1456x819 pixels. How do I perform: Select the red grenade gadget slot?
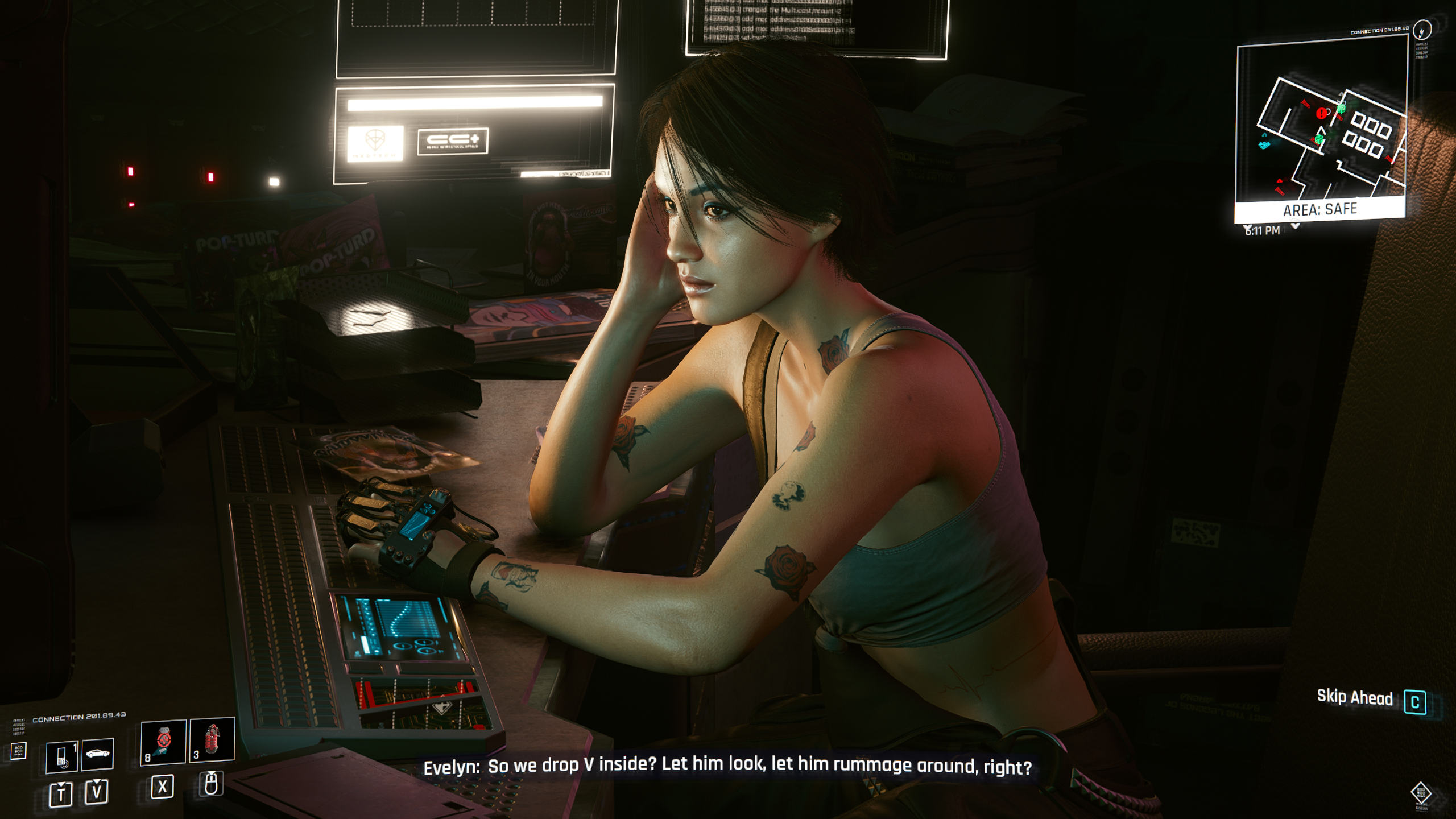coord(212,739)
